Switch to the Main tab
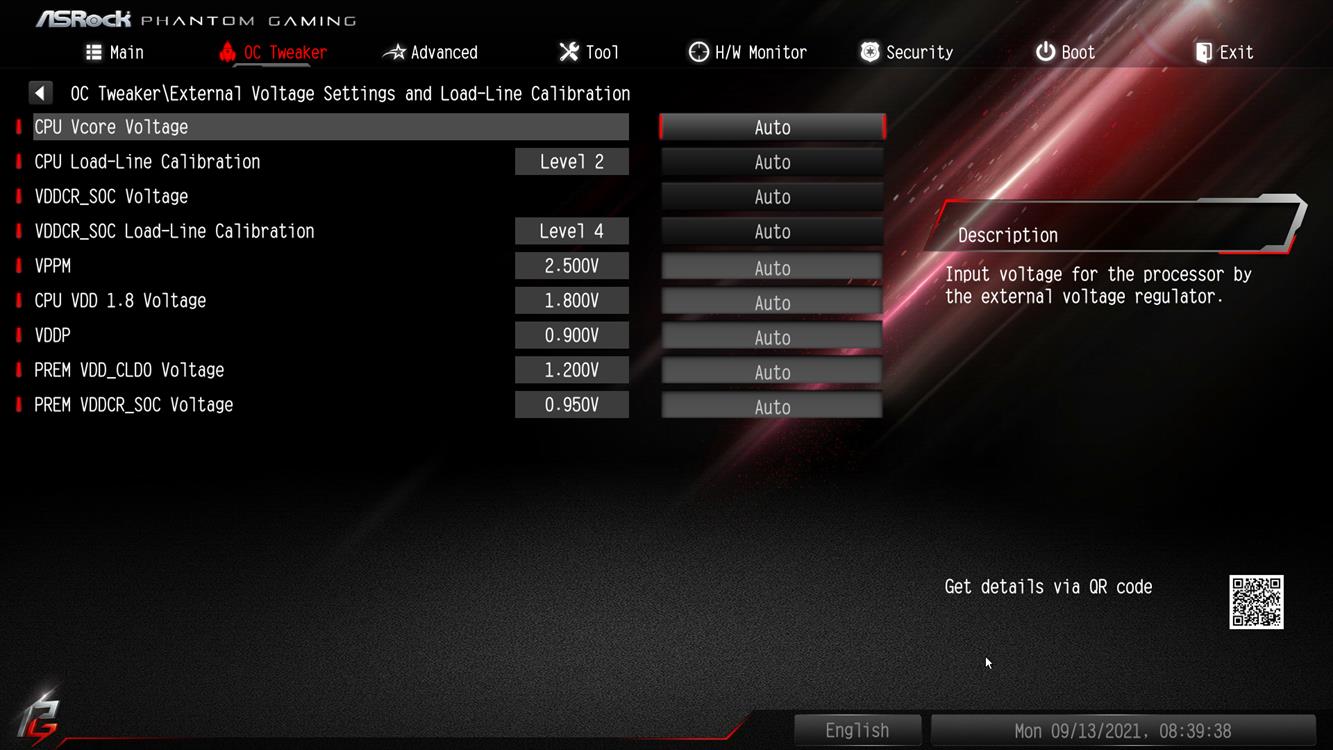 click(x=114, y=52)
